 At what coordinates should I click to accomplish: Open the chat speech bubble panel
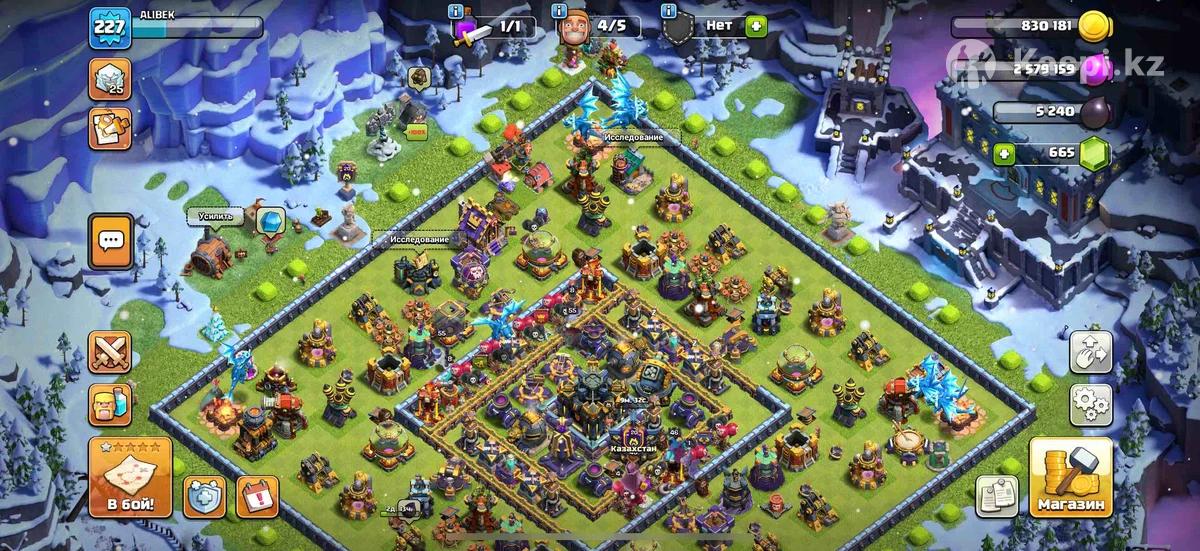click(x=110, y=242)
